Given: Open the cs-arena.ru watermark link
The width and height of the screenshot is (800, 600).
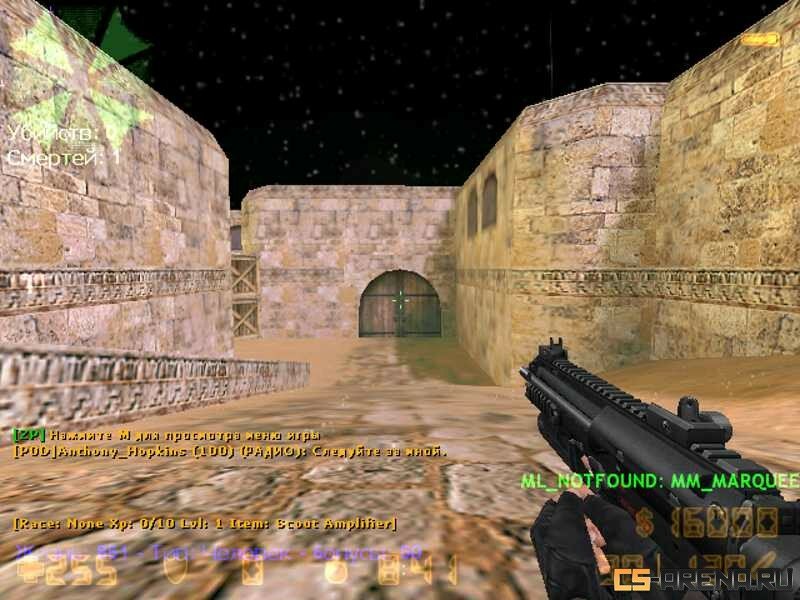Looking at the screenshot, I should pos(704,579).
